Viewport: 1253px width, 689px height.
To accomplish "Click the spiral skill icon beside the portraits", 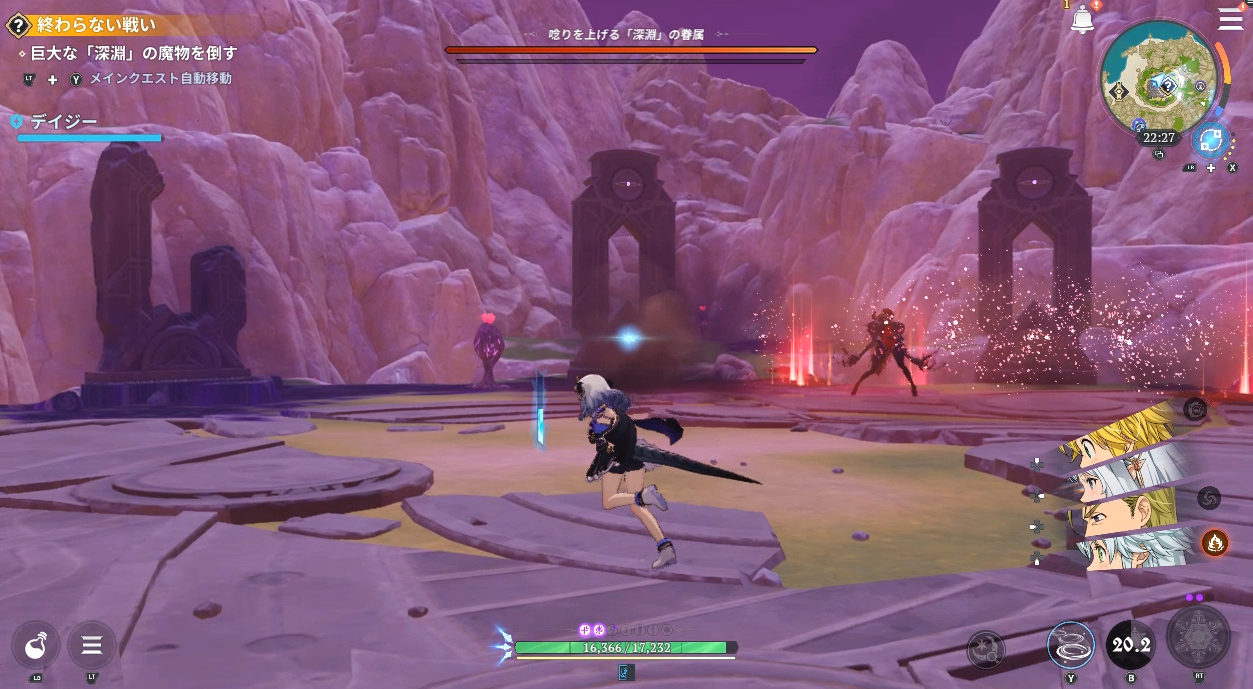I will pos(1208,497).
